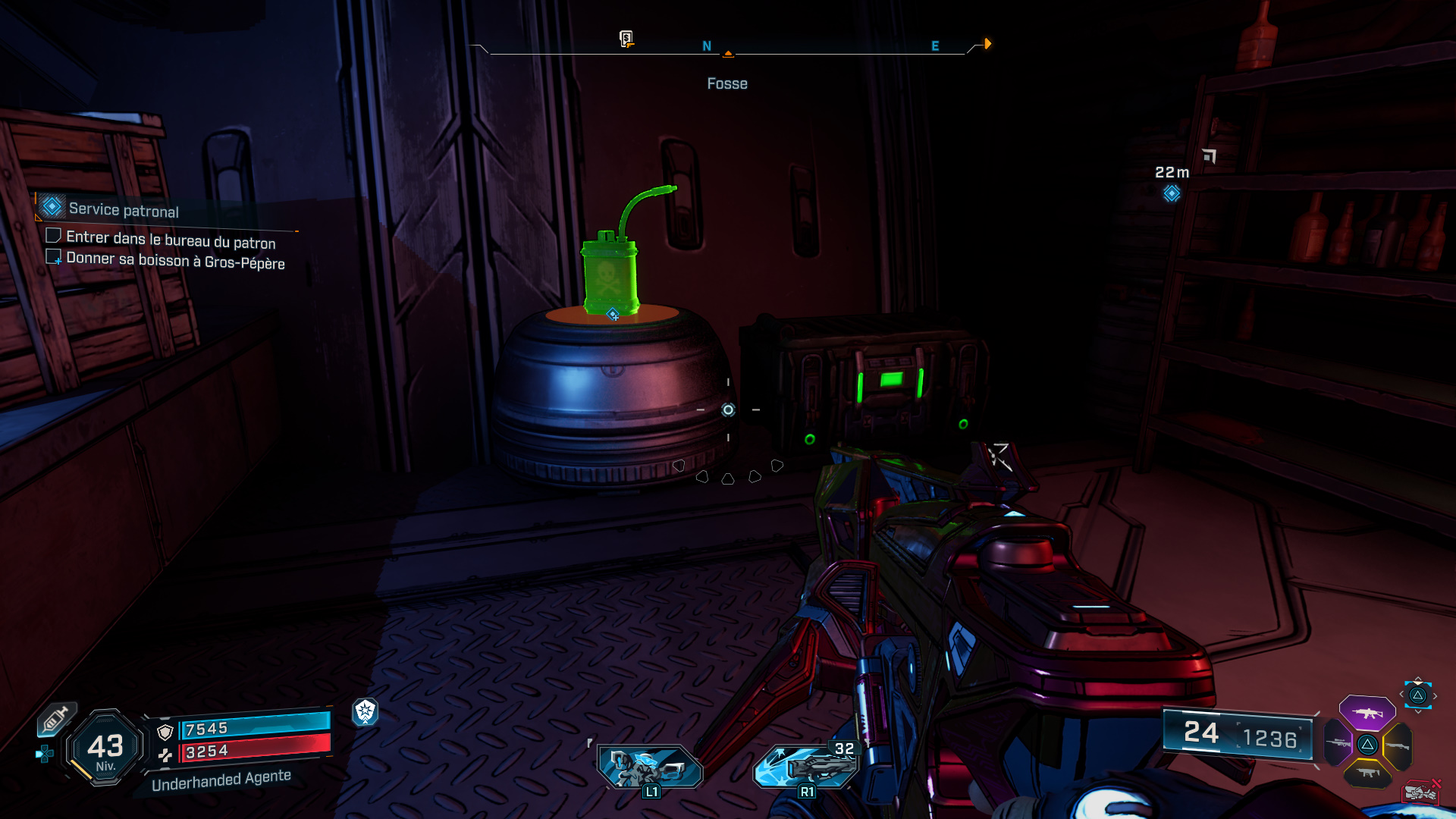Select the Service patronal quest tracker title
Image resolution: width=1456 pixels, height=819 pixels.
coord(124,210)
